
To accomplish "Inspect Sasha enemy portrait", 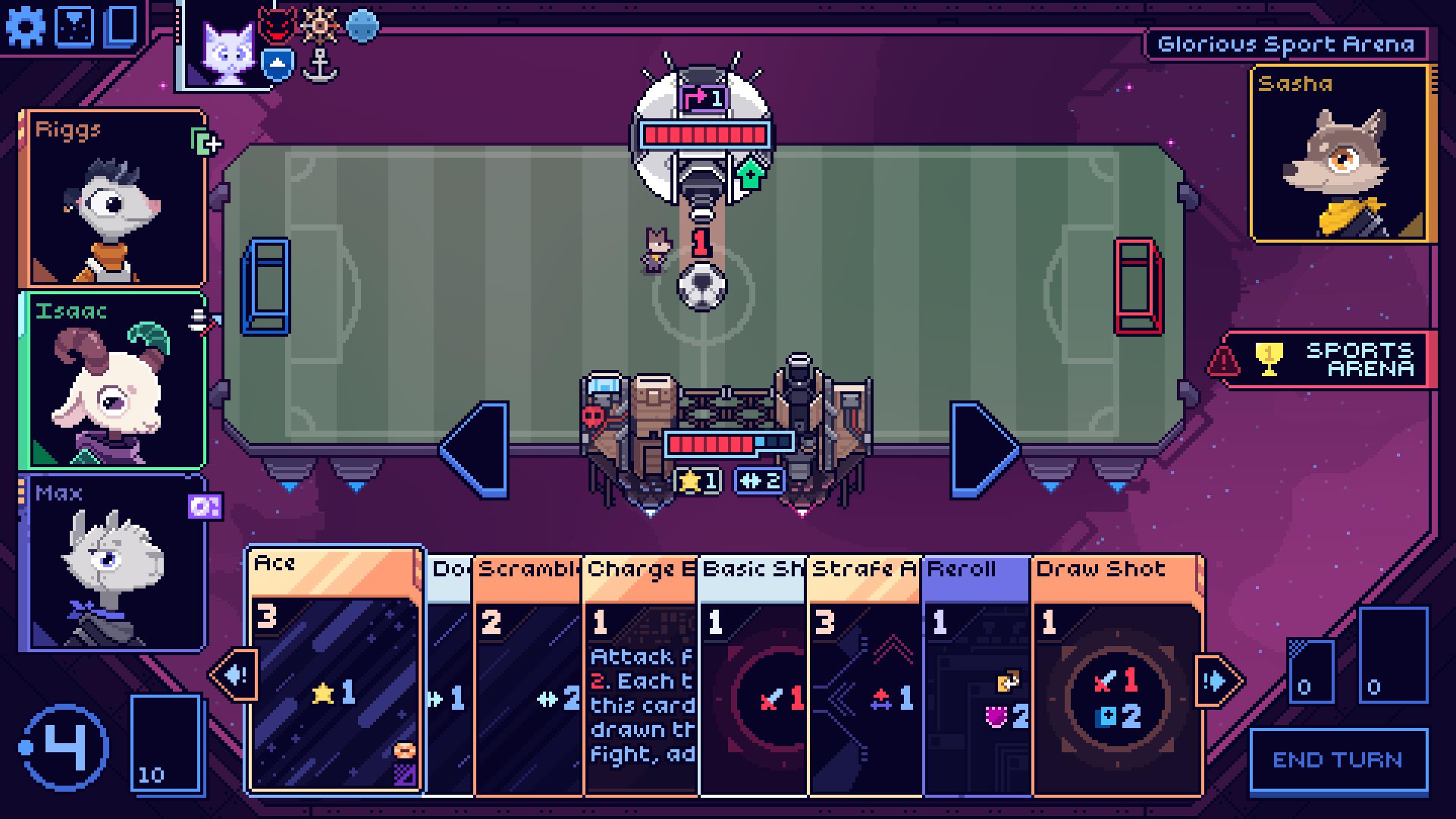I will pos(1340,155).
